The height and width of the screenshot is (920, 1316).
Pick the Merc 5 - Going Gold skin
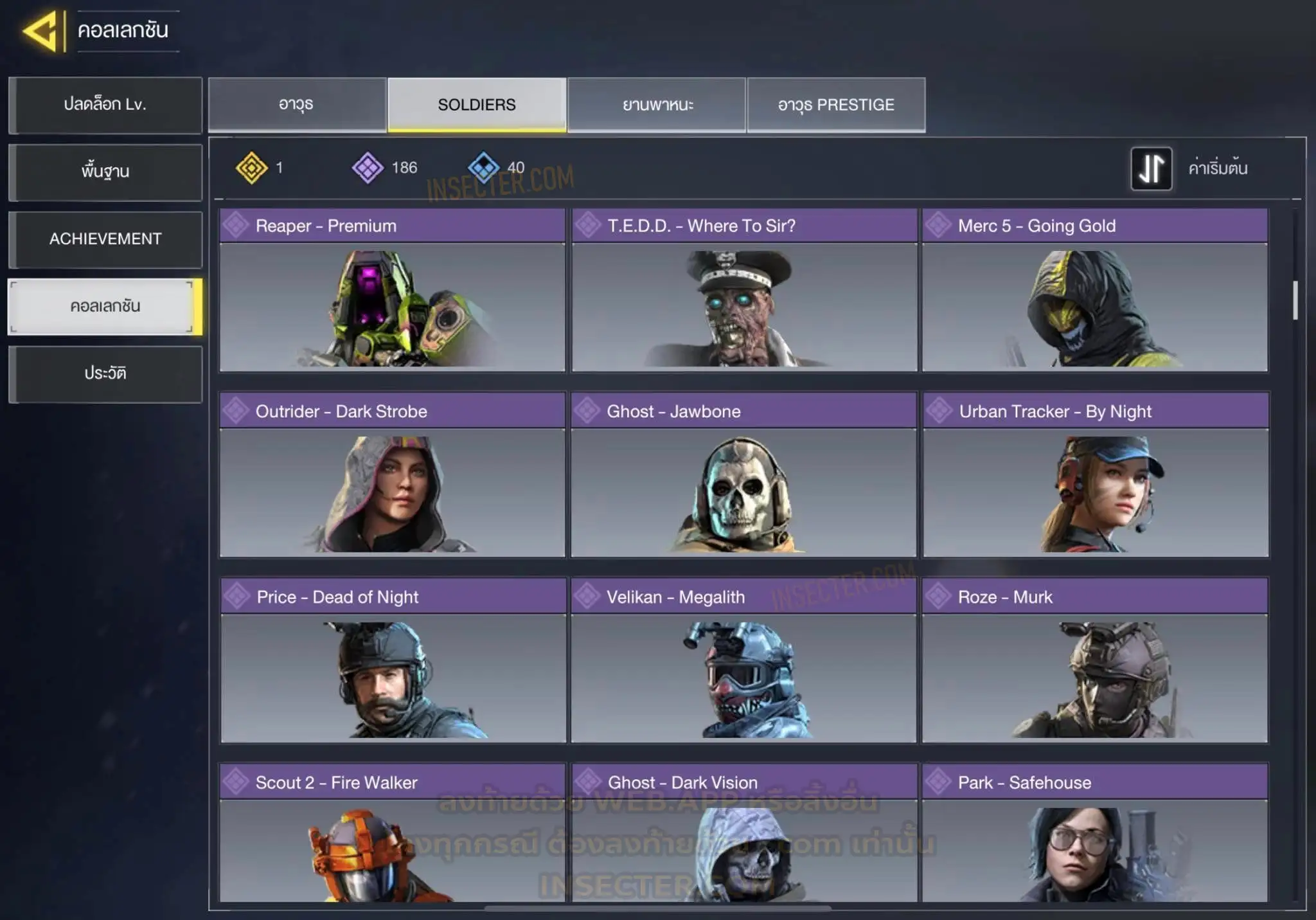coord(1095,291)
